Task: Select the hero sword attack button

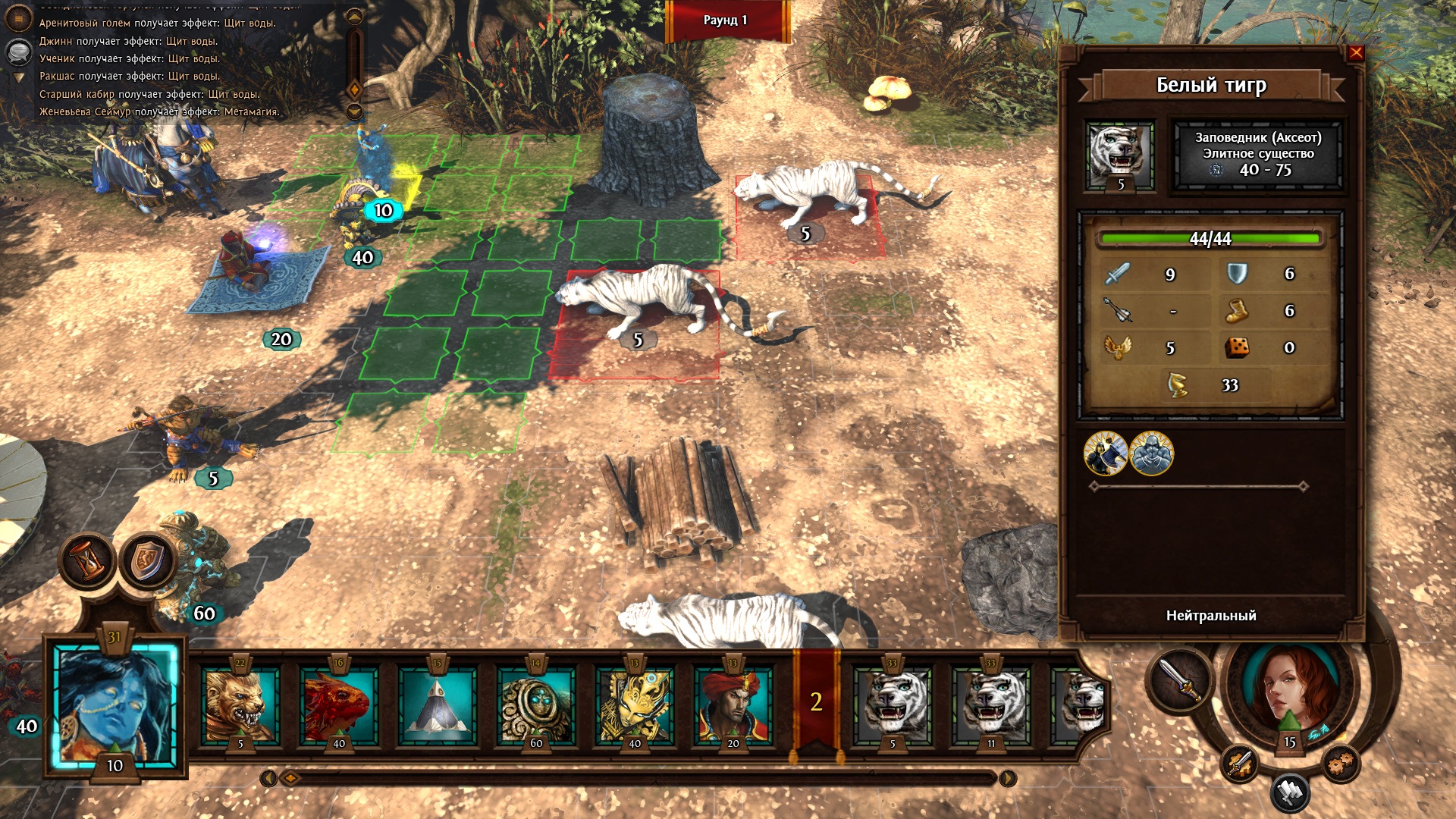Action: pos(1180,680)
